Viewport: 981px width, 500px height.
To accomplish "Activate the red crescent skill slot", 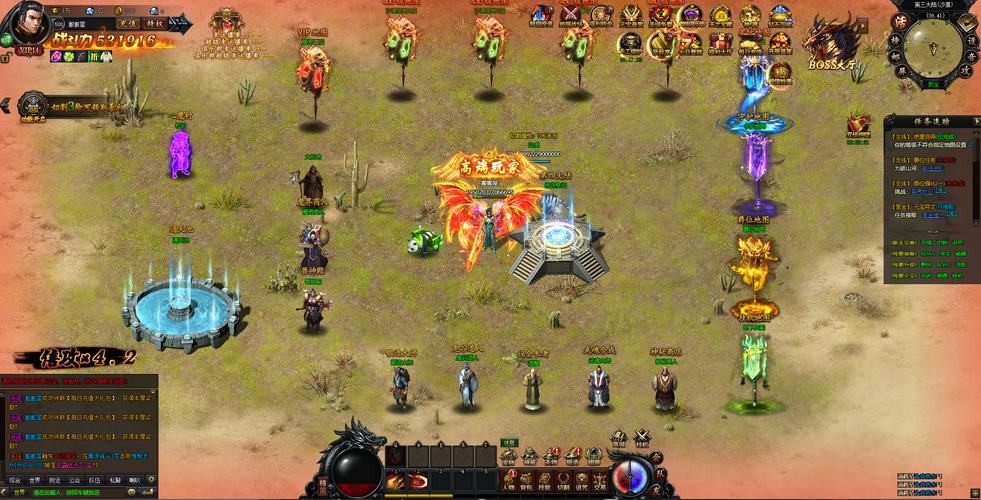I will [x=419, y=482].
